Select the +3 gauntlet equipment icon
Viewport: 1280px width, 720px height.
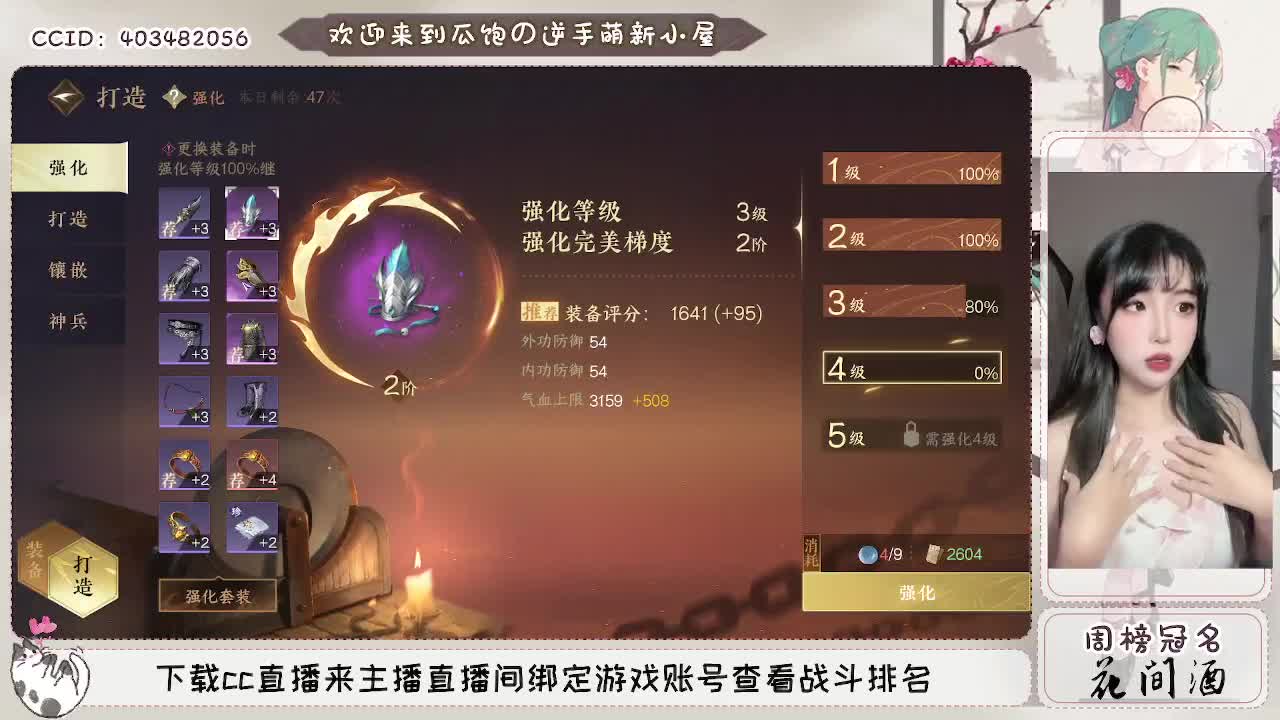184,276
